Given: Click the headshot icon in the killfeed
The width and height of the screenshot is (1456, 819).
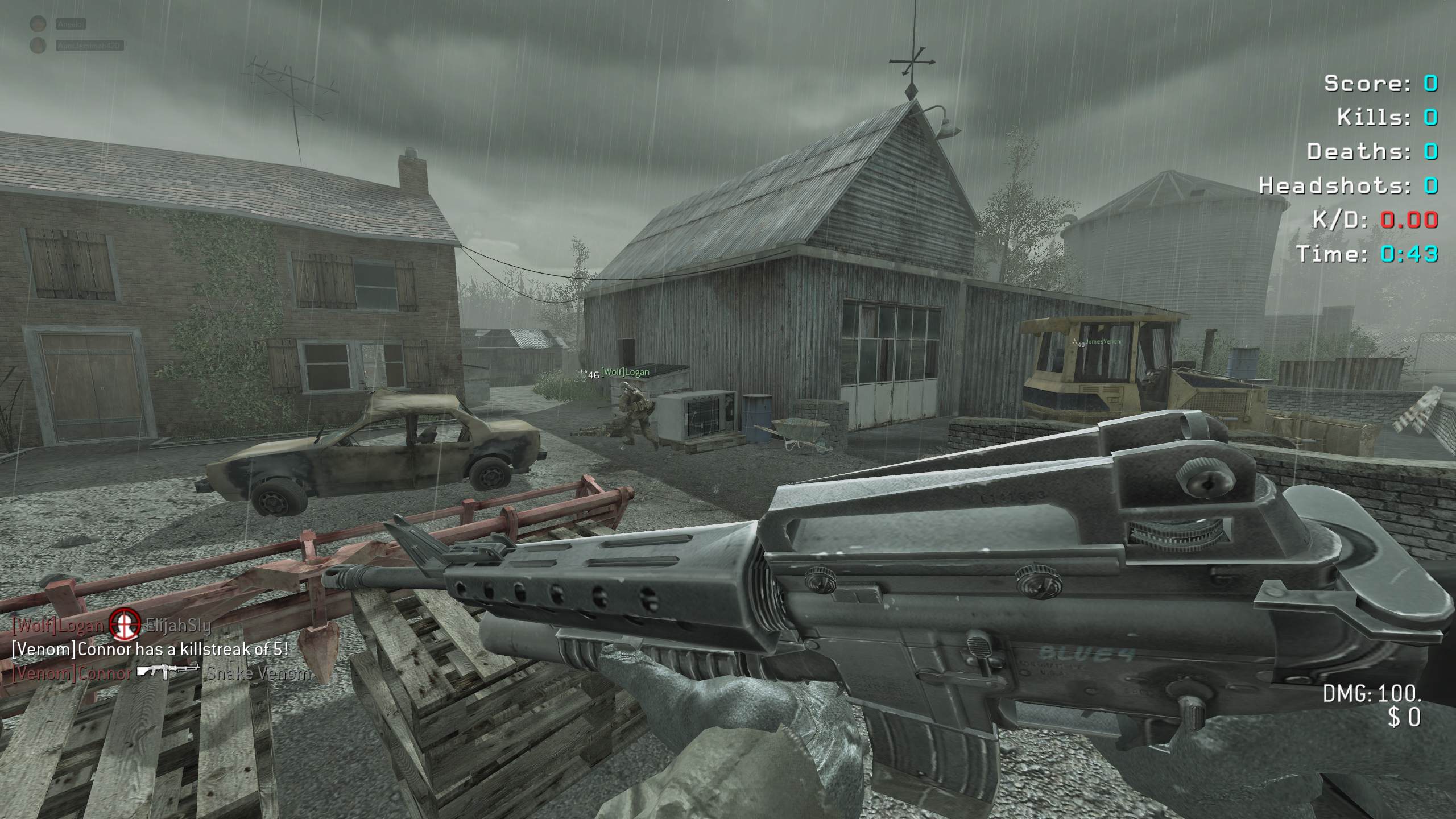Looking at the screenshot, I should point(125,624).
